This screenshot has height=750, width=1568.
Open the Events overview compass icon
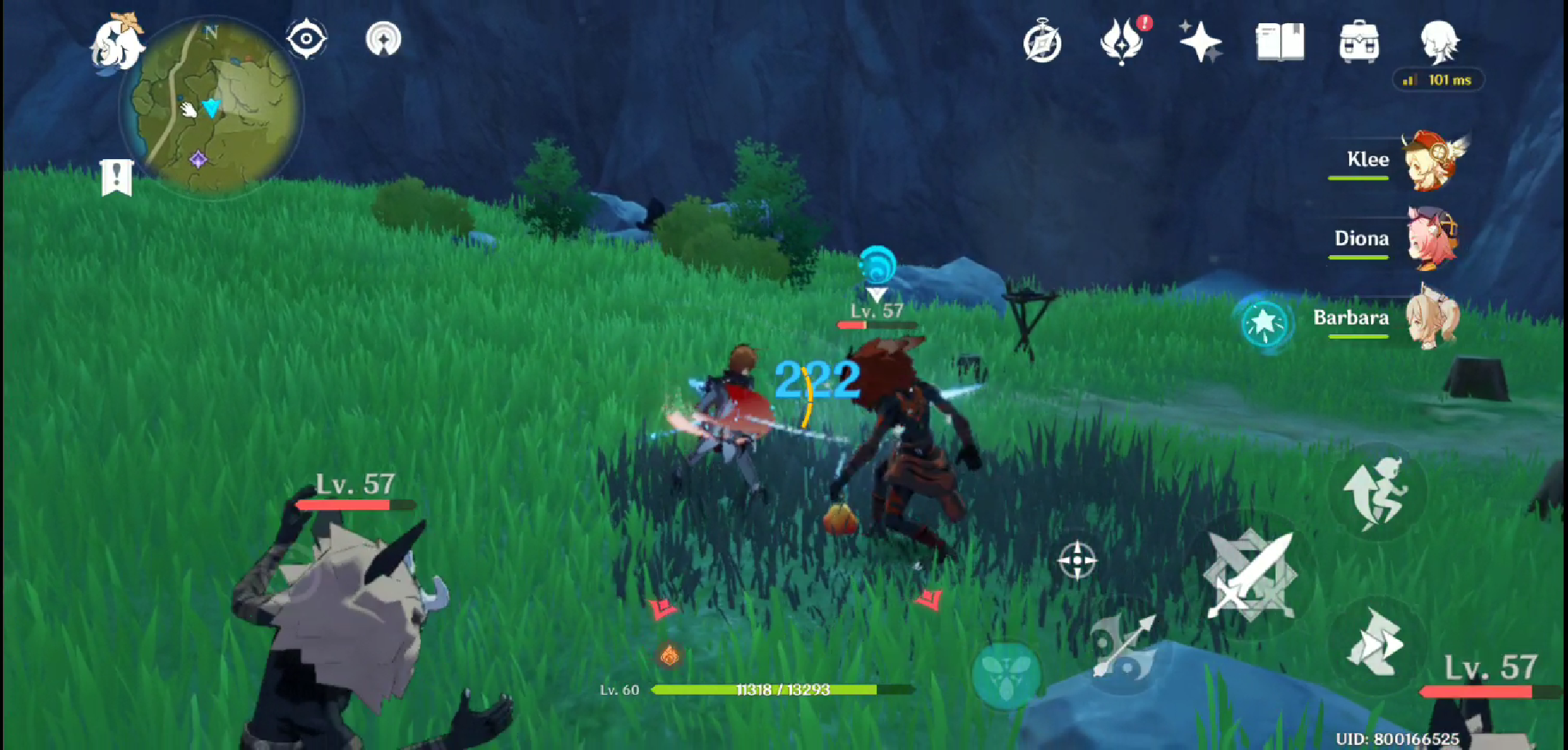(x=1042, y=42)
